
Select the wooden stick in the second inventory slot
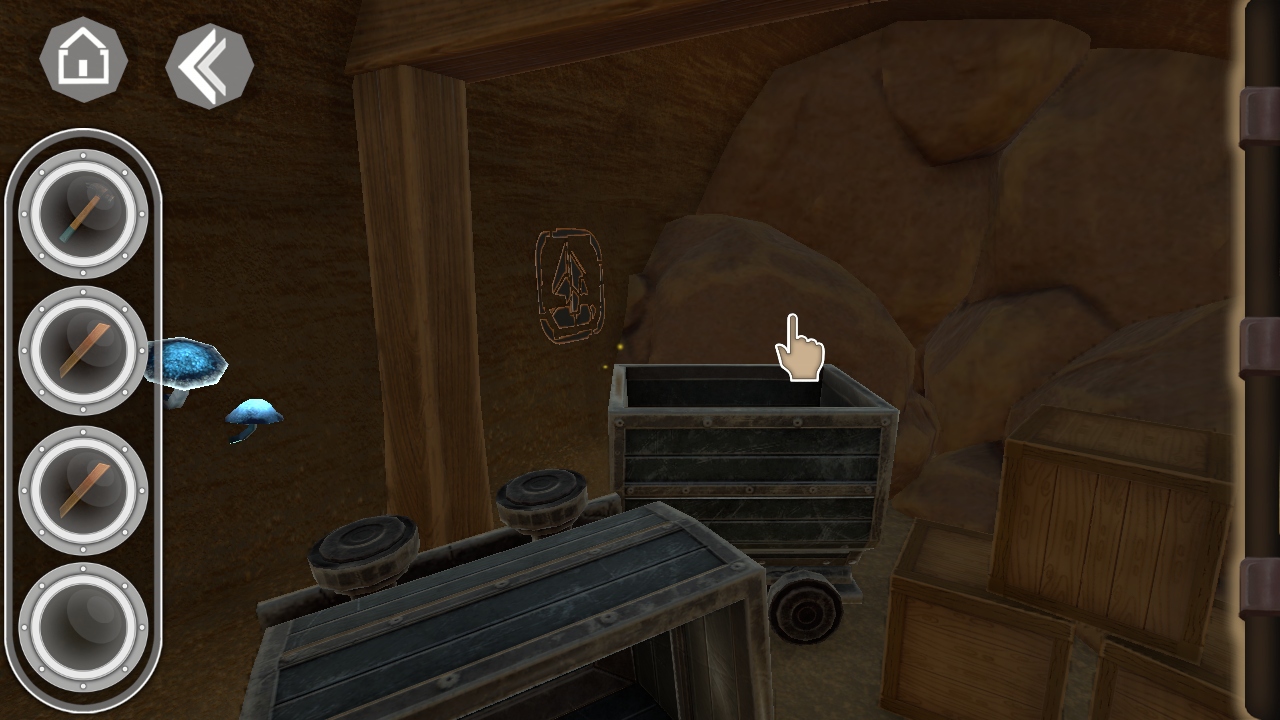tap(82, 350)
